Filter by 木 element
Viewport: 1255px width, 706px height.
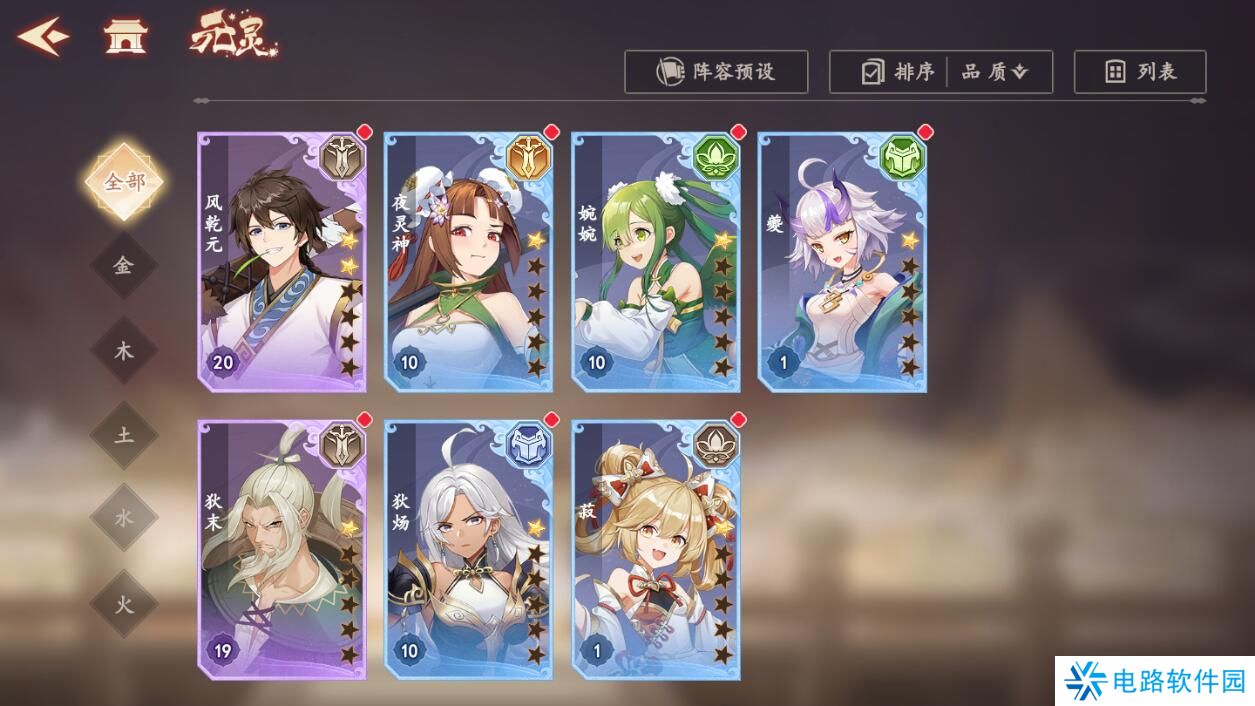click(x=124, y=351)
